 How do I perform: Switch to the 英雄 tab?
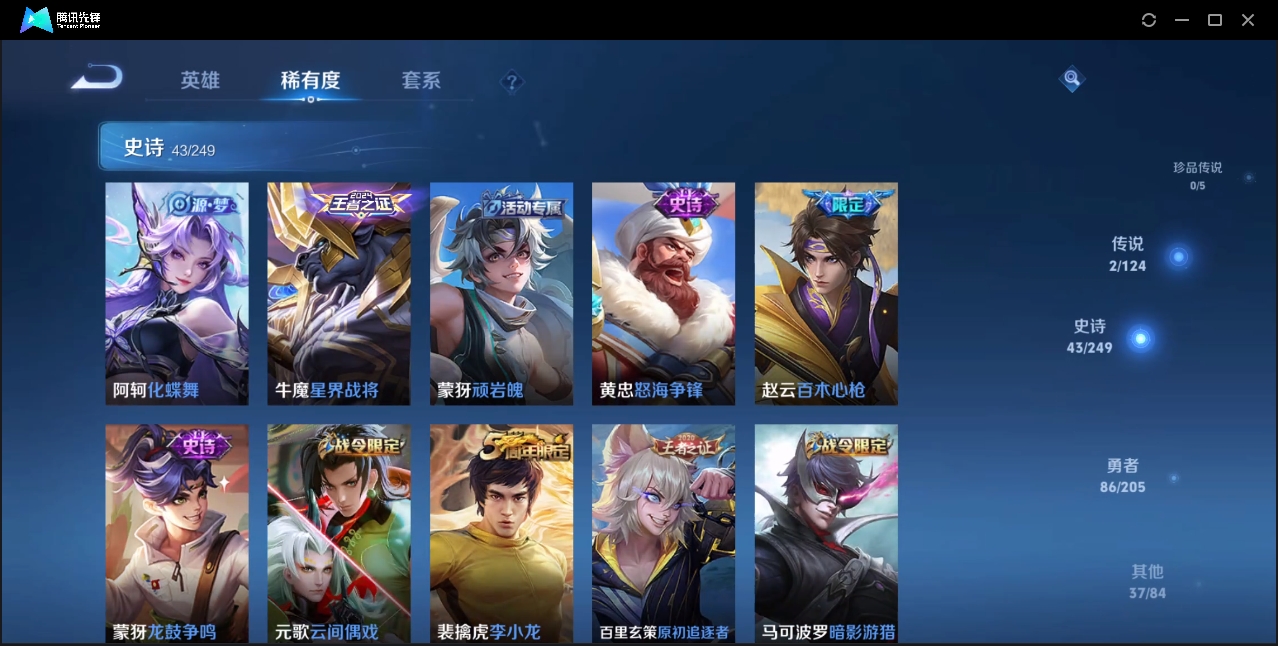(200, 80)
